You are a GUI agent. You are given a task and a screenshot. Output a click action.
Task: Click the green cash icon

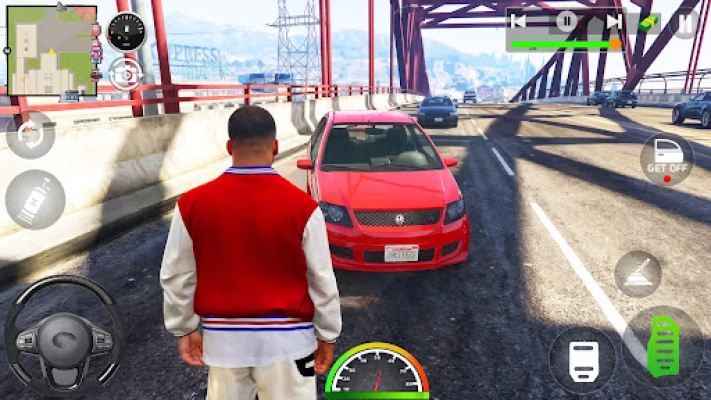pos(649,21)
